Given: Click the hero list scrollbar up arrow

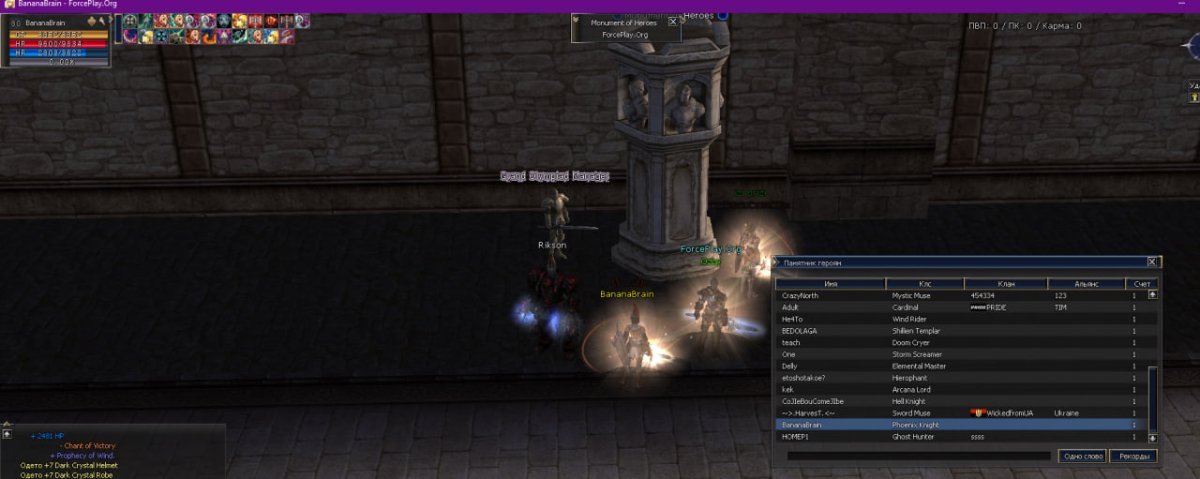Looking at the screenshot, I should 1152,295.
